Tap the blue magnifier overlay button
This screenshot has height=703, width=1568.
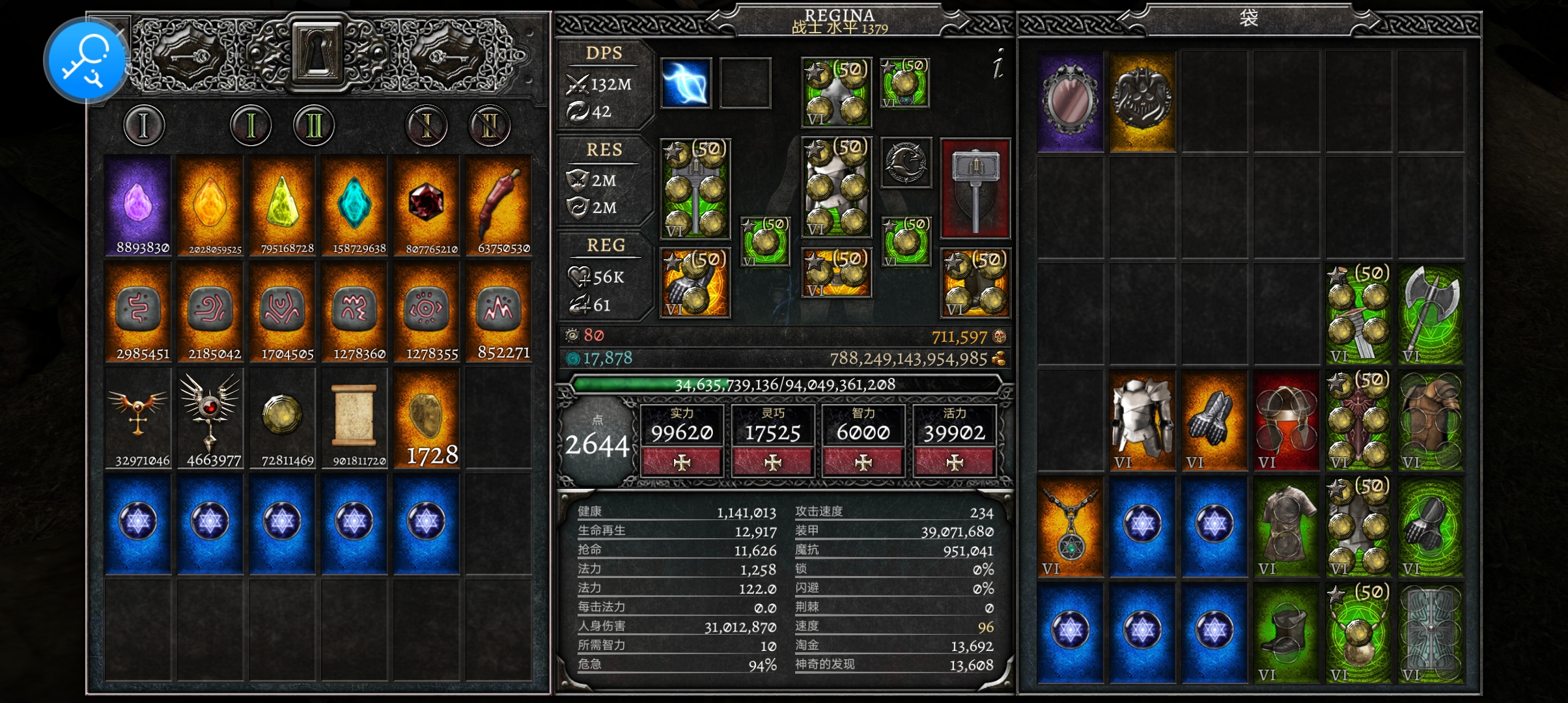pos(85,61)
